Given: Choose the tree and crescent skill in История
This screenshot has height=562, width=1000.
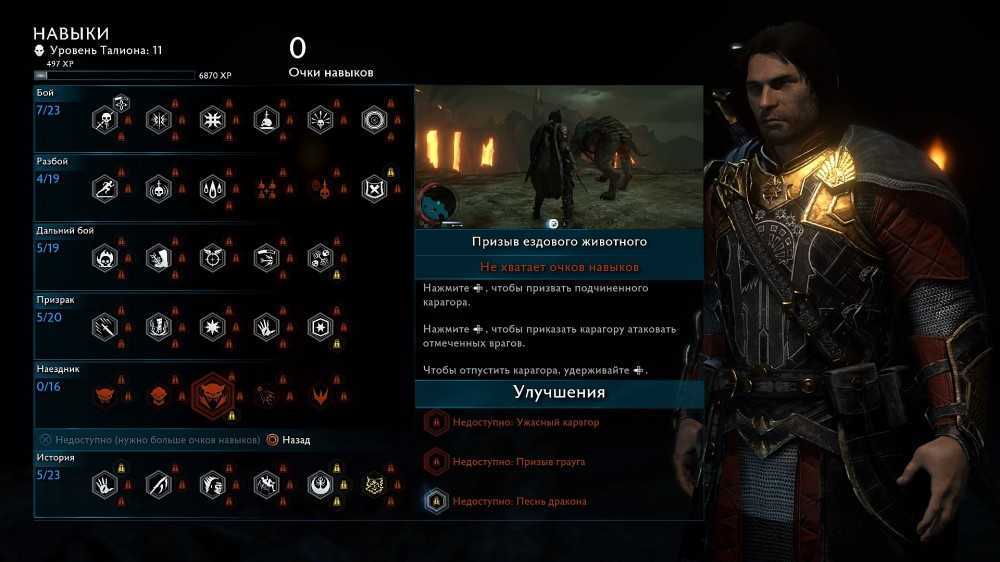Looking at the screenshot, I should [x=320, y=486].
